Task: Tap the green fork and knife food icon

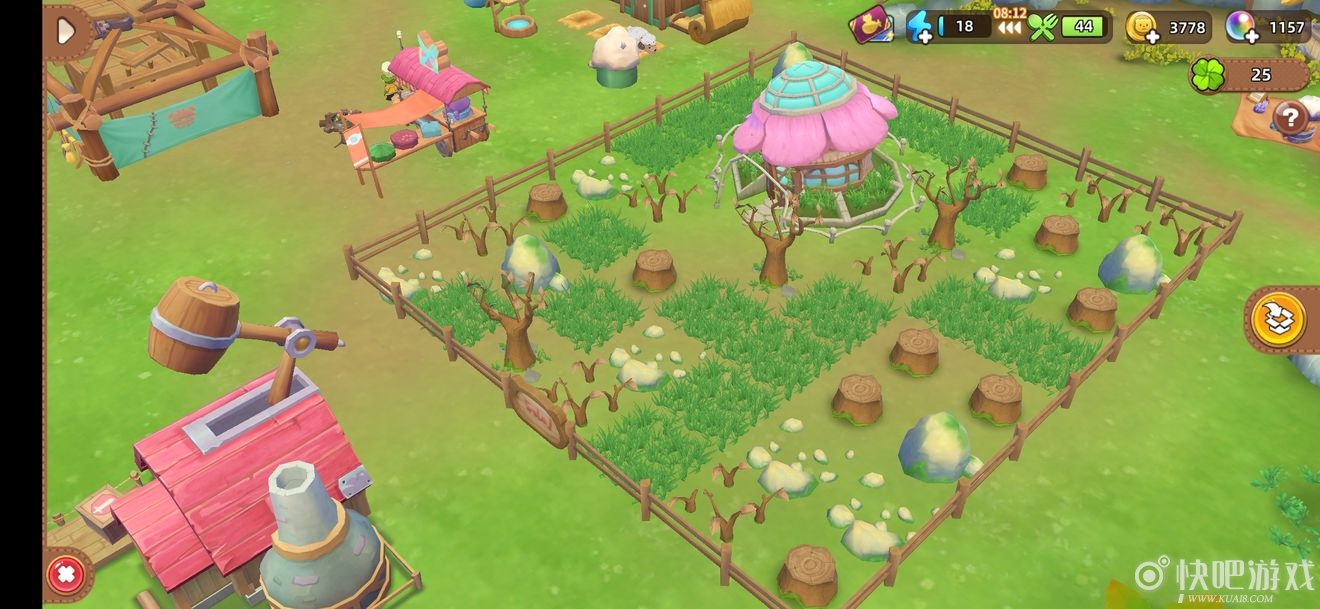Action: pos(1042,27)
